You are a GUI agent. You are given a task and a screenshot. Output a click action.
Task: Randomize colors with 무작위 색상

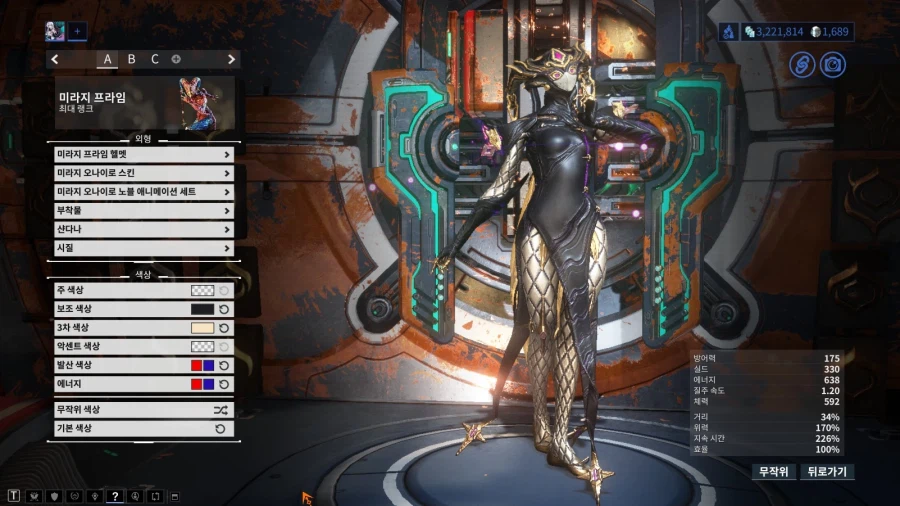tap(144, 410)
